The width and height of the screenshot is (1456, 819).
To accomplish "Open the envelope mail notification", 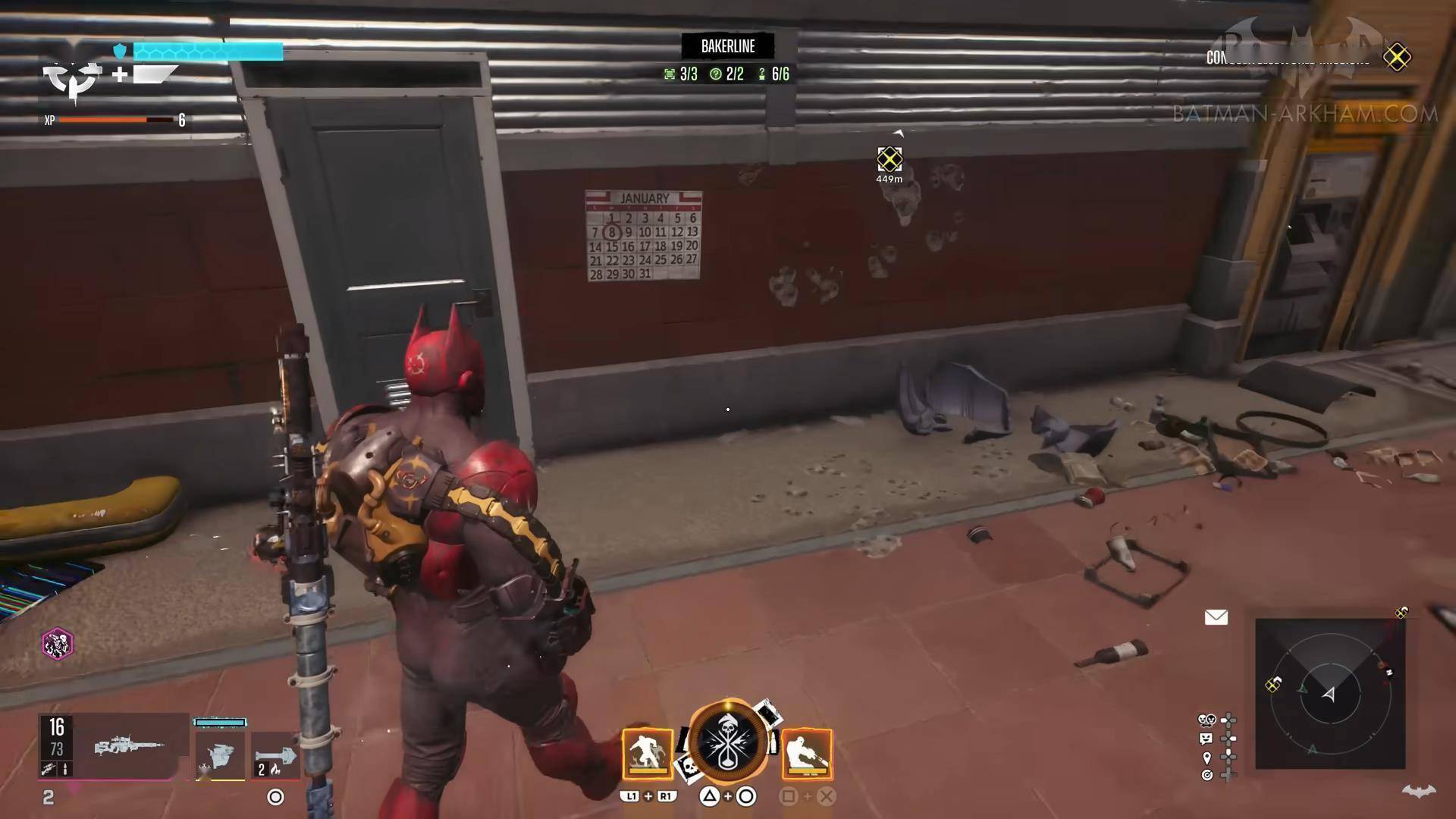I will tap(1216, 617).
